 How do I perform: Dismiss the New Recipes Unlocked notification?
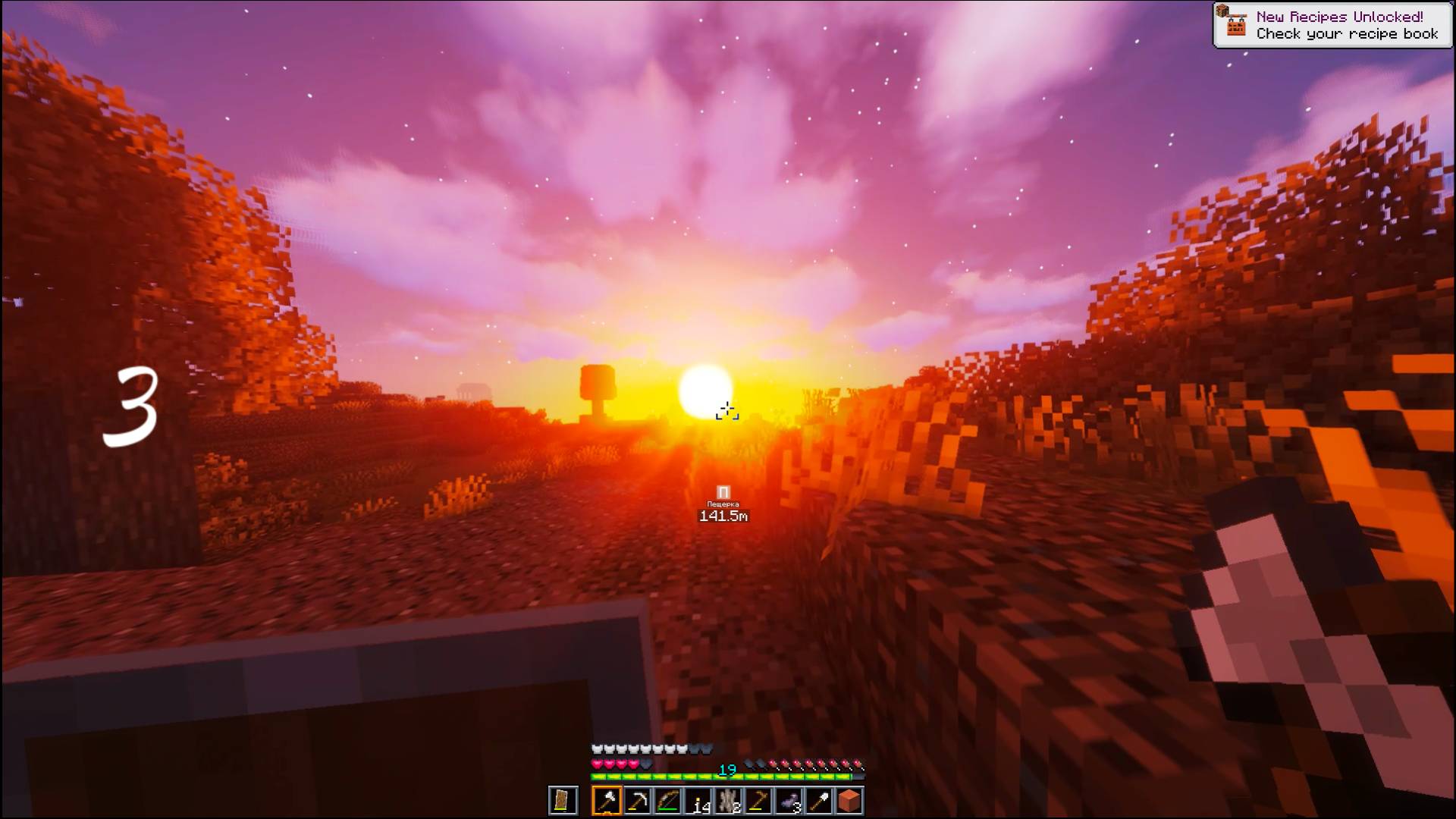click(1331, 21)
